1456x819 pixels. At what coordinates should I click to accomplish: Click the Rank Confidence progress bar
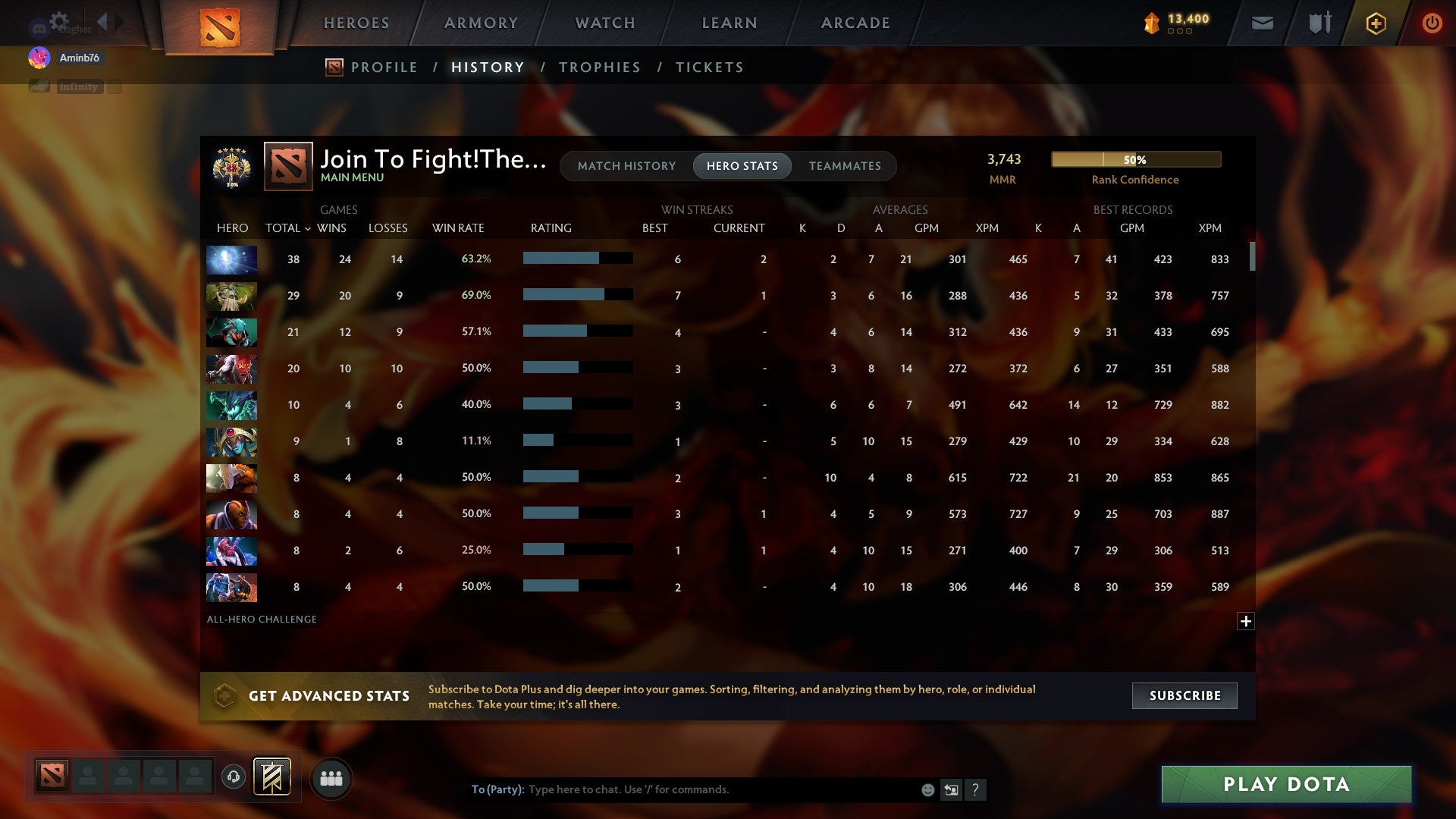point(1135,159)
